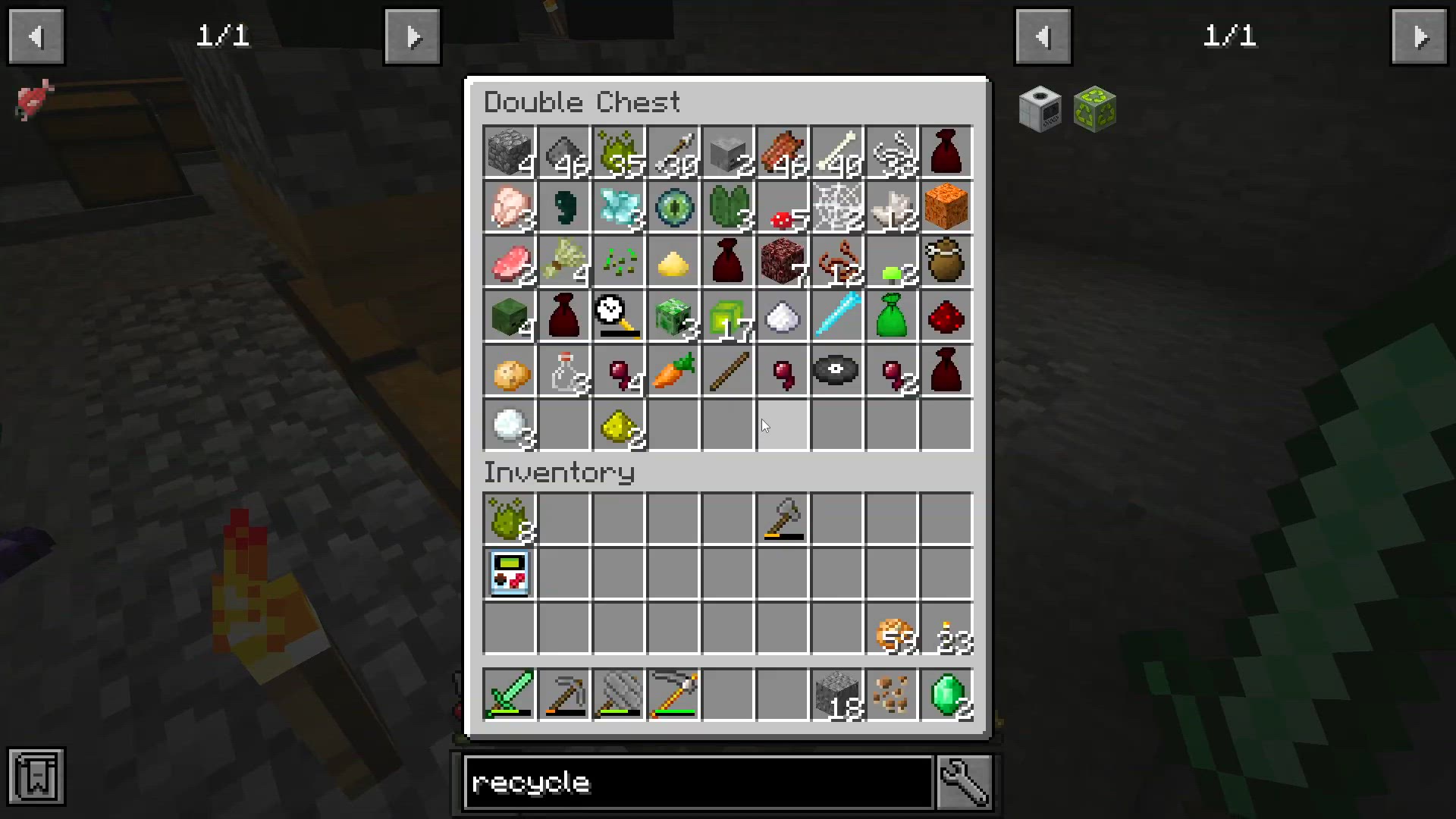The width and height of the screenshot is (1456, 819).
Task: Pick up the stick from the chest
Action: pos(728,371)
